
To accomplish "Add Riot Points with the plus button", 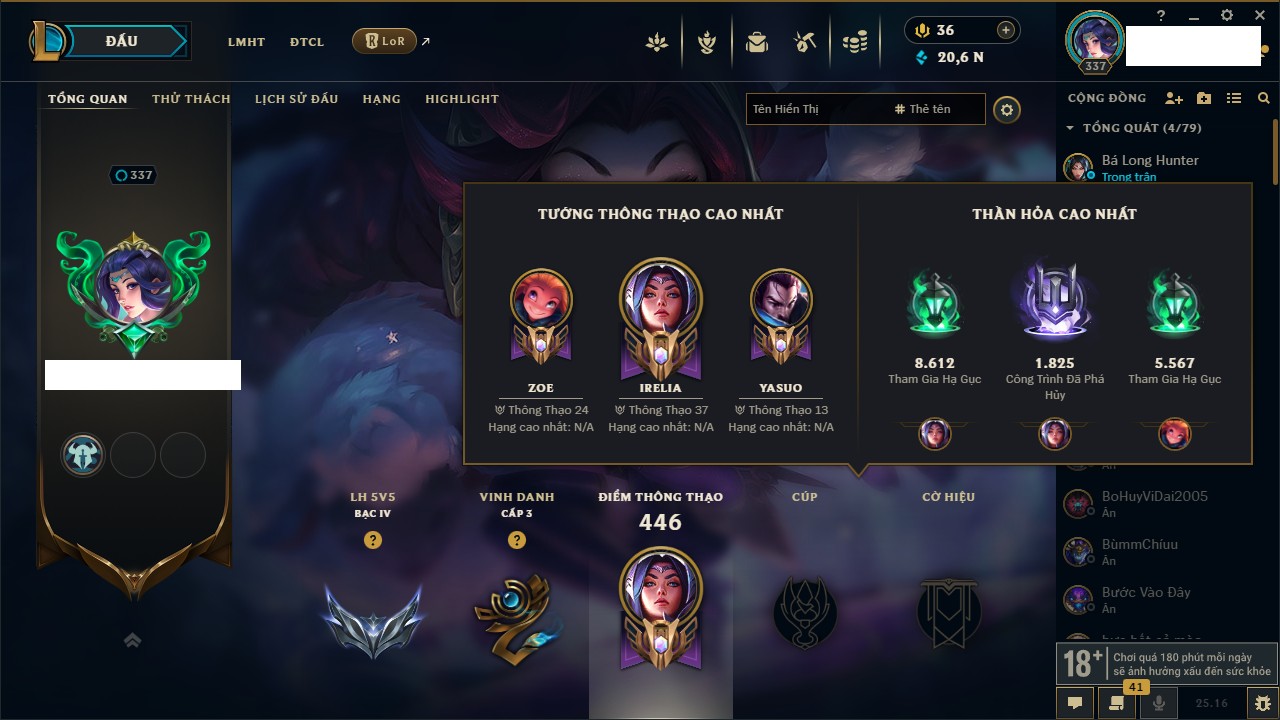I will click(1006, 30).
